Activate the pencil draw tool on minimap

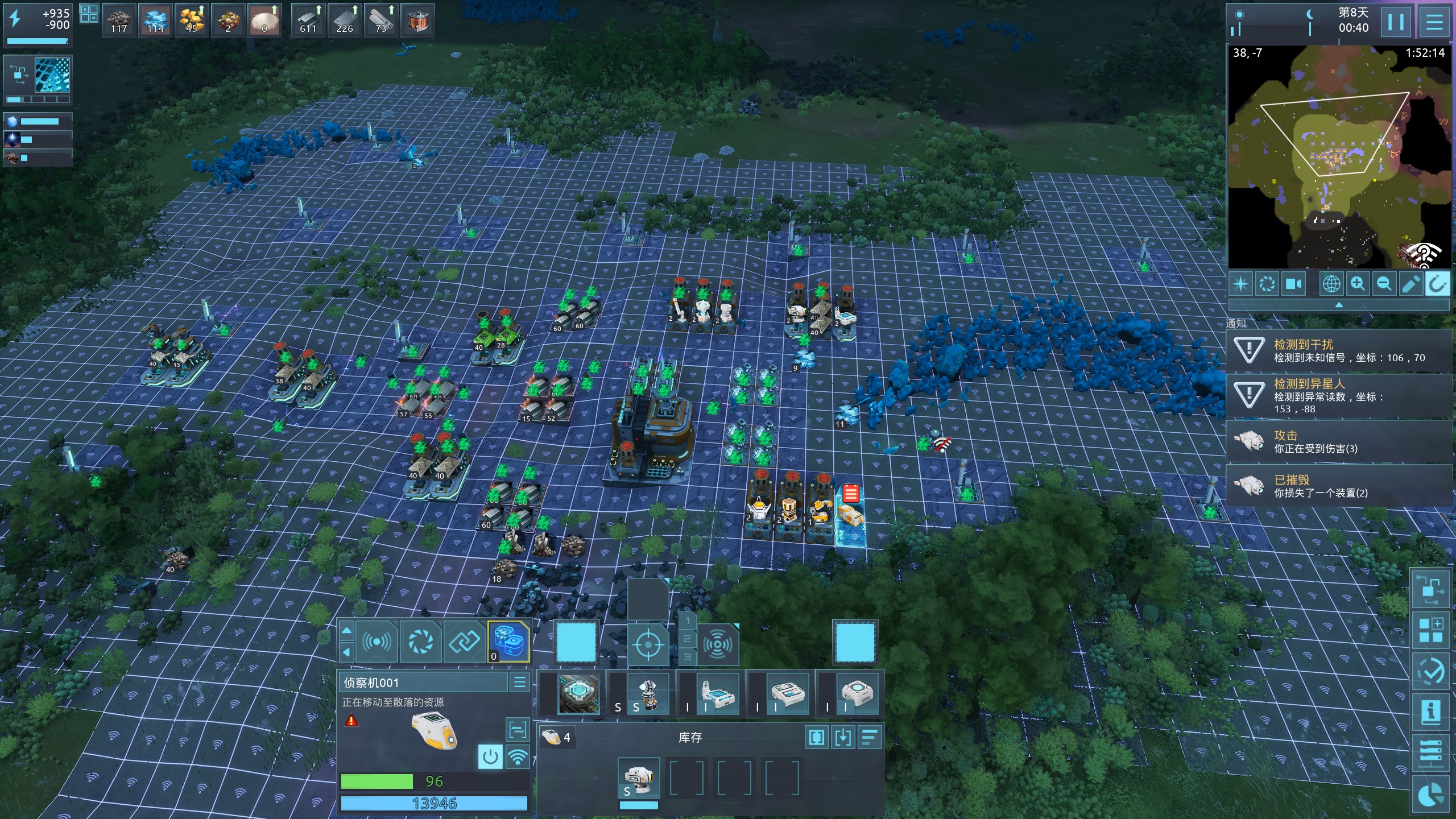point(1410,284)
